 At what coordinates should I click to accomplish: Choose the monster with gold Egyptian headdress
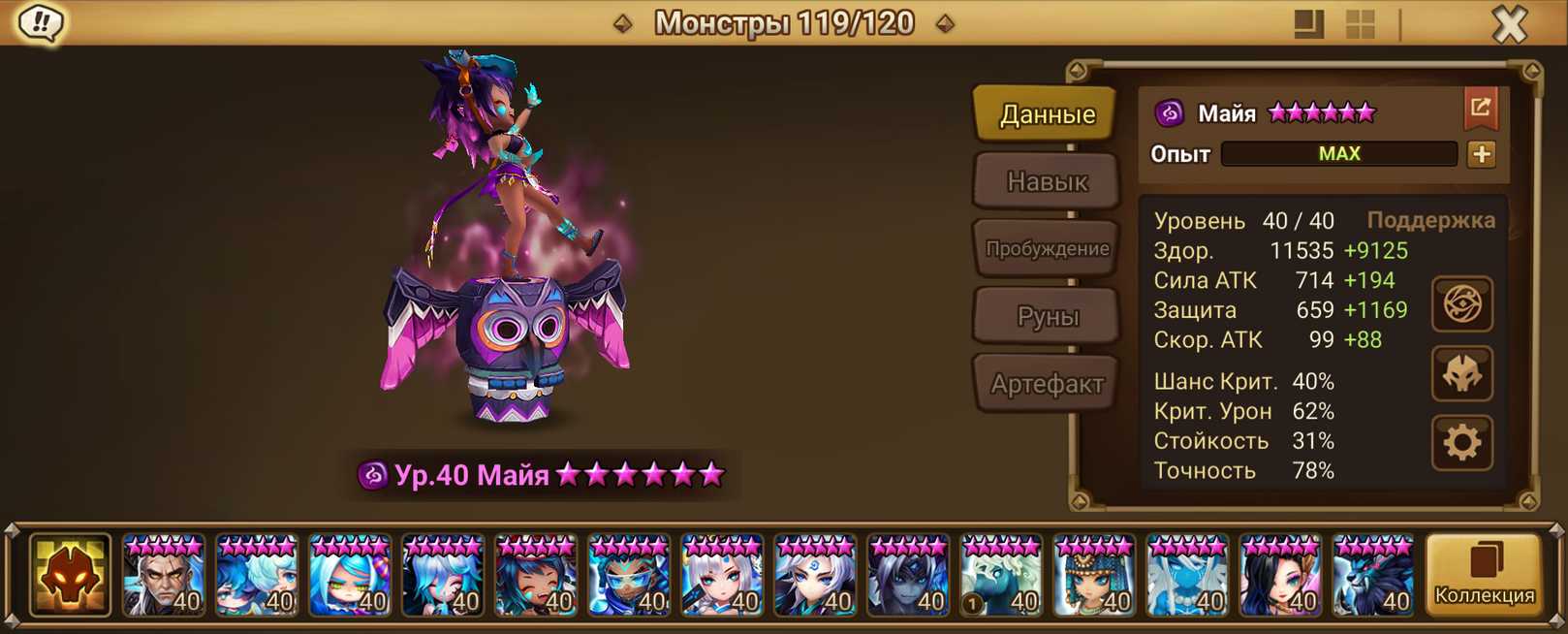tap(1093, 577)
